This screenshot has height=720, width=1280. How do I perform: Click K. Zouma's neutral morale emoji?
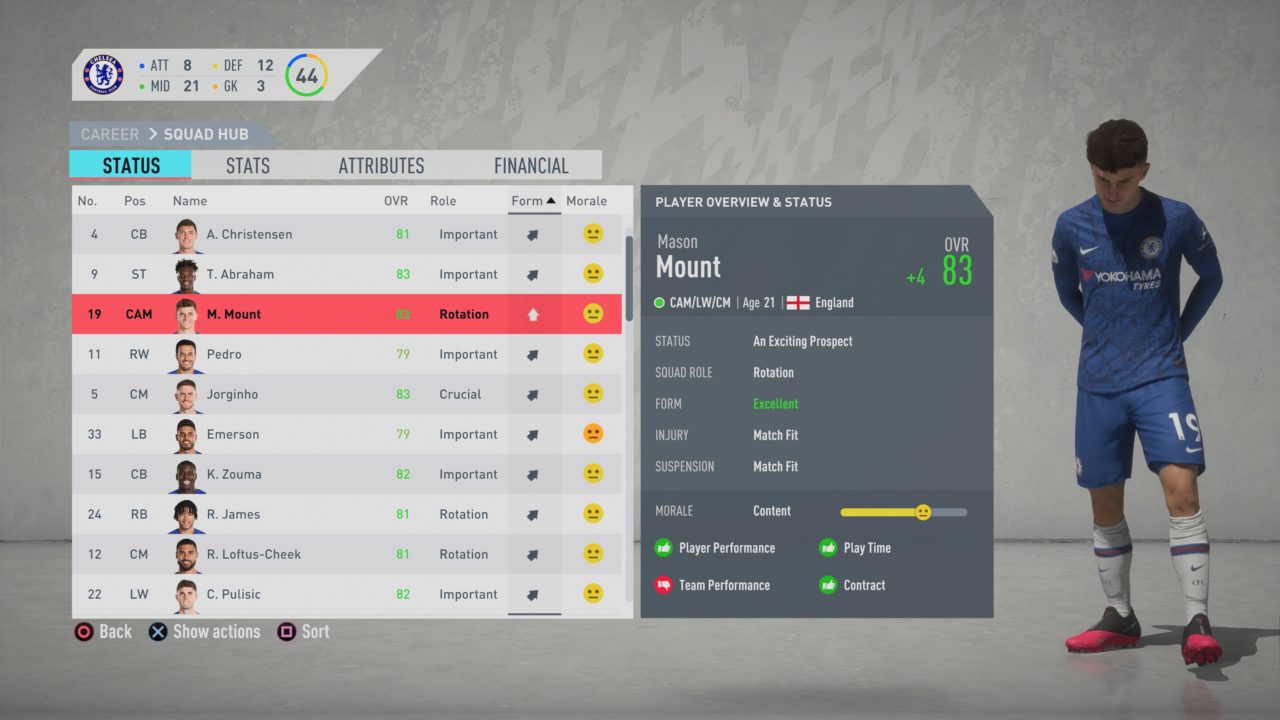pyautogui.click(x=592, y=474)
